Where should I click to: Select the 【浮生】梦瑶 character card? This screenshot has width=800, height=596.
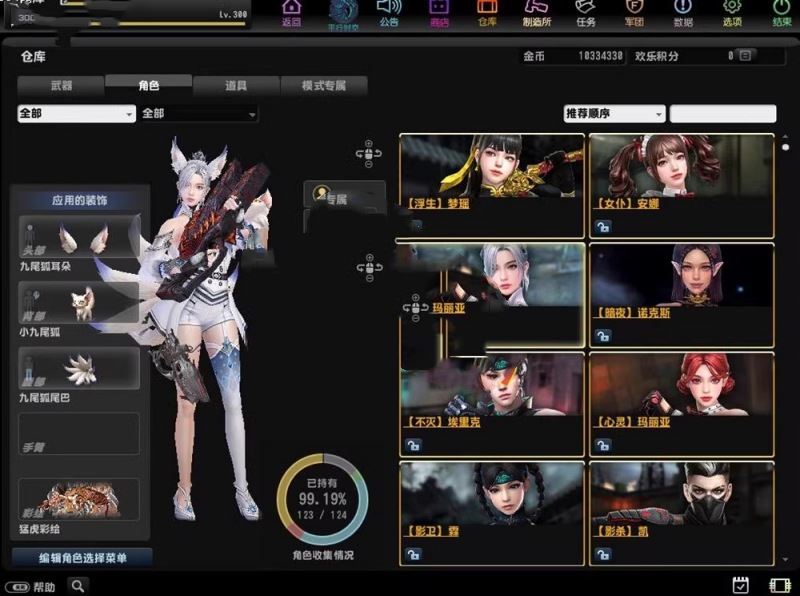pos(491,184)
